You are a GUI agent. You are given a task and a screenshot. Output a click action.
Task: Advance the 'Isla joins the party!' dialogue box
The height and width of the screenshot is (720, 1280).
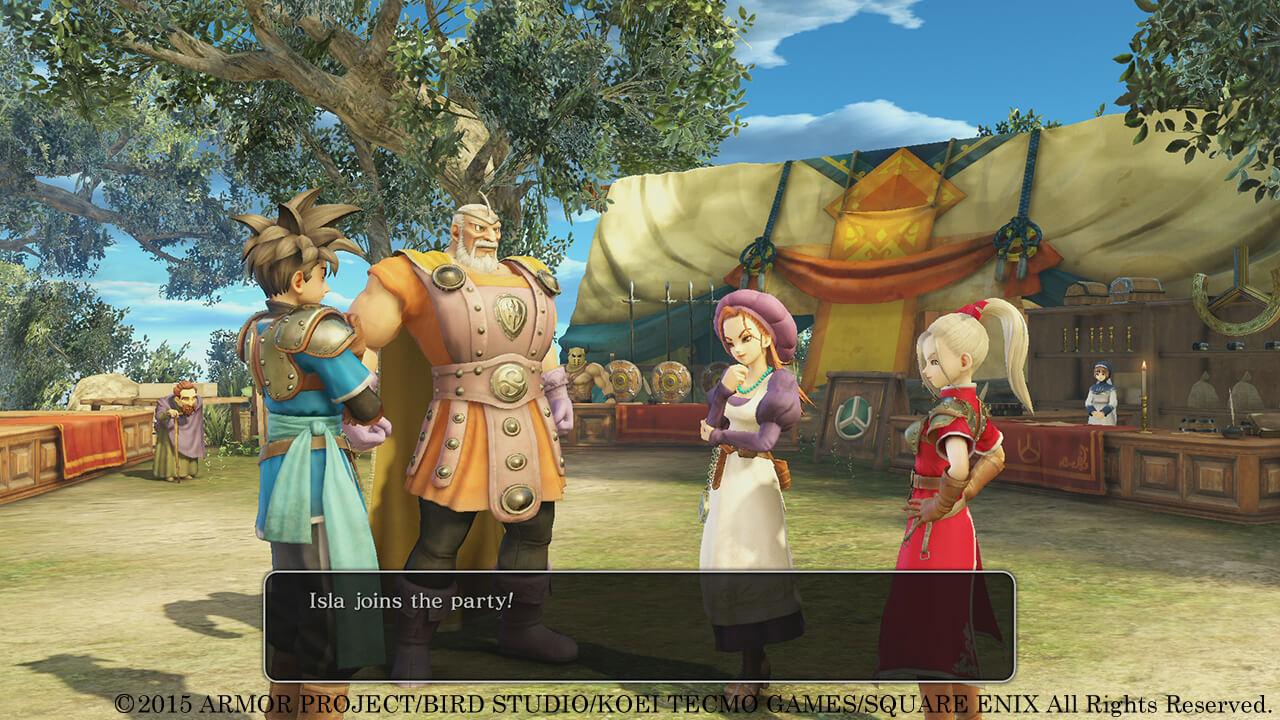pos(639,626)
